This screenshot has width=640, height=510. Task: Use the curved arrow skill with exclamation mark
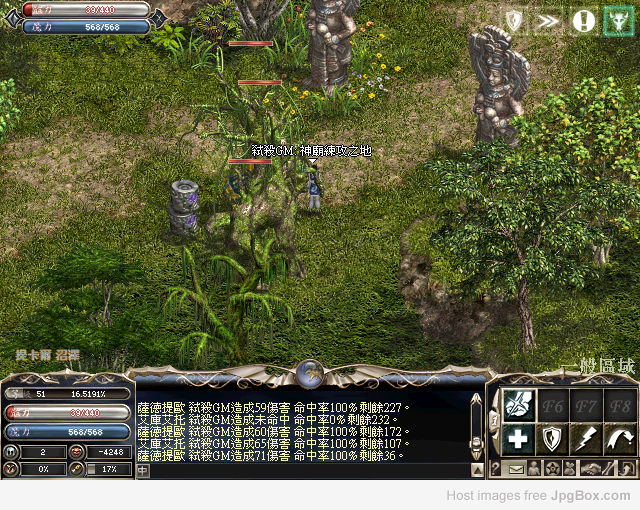coord(620,438)
